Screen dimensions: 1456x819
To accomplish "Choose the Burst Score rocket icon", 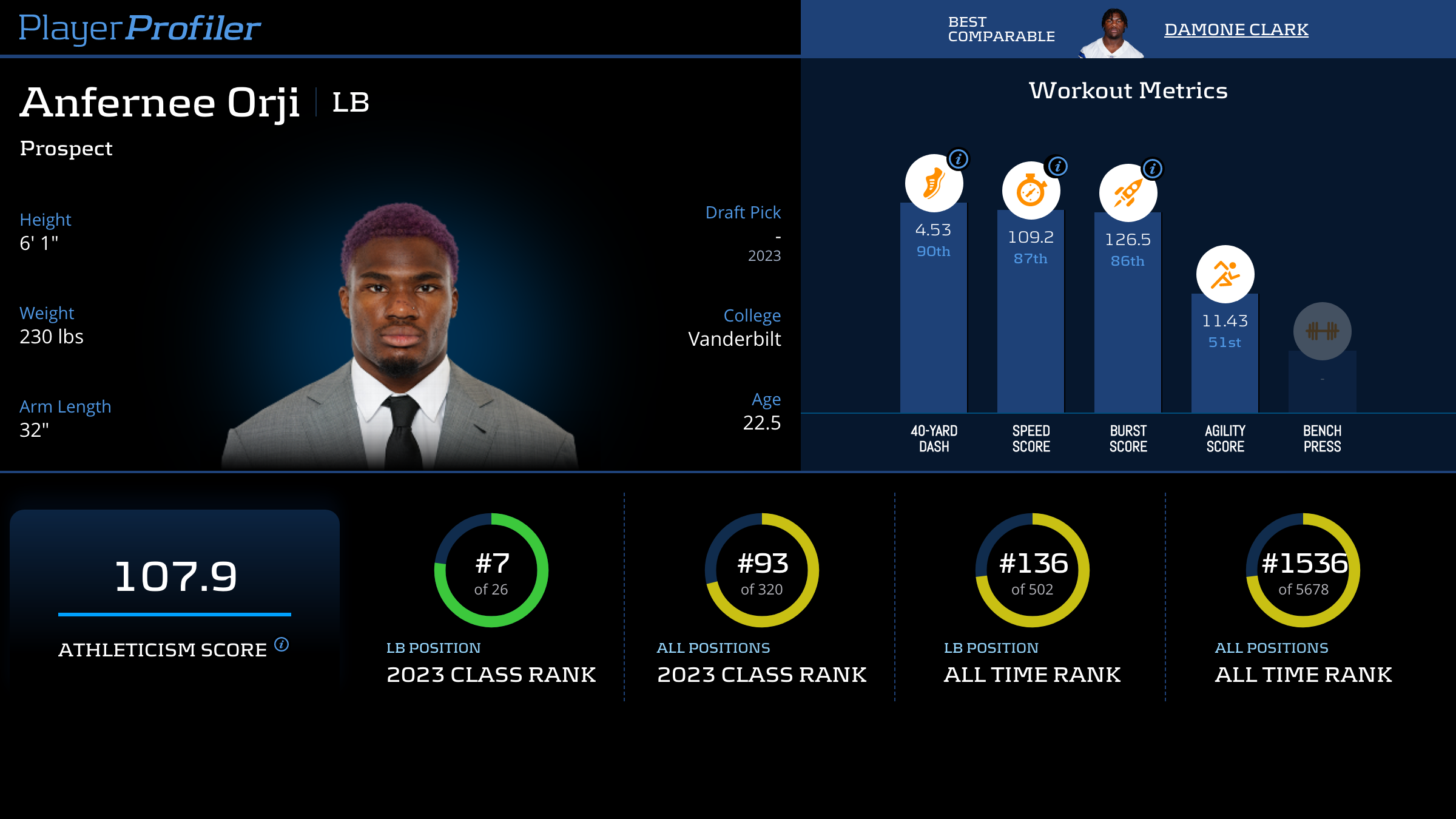I will 1128,193.
